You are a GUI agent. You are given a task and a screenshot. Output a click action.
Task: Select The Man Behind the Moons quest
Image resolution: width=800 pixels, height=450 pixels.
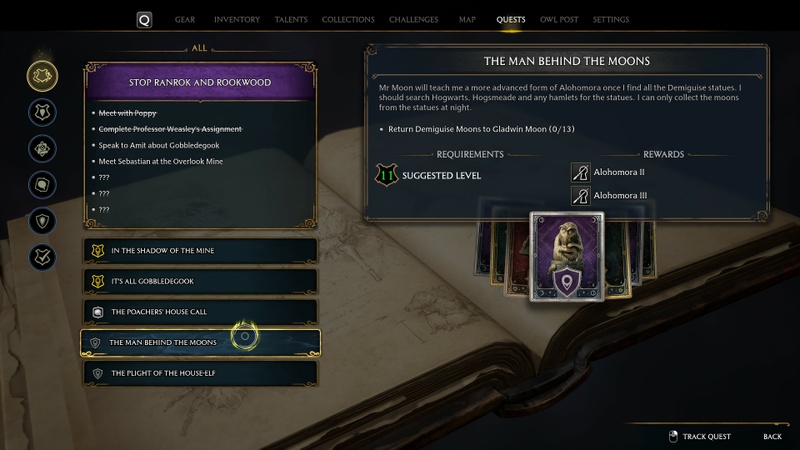pyautogui.click(x=201, y=342)
